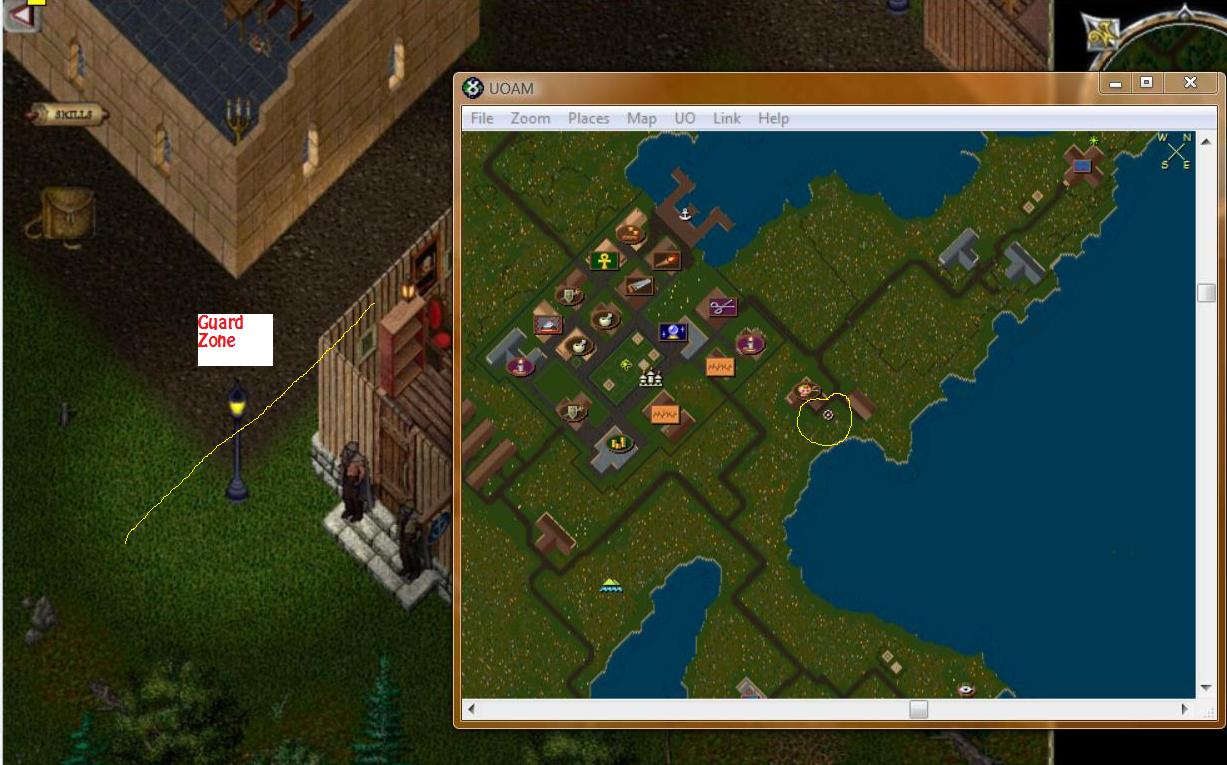This screenshot has width=1227, height=765.
Task: Open the Zoom menu
Action: click(530, 118)
